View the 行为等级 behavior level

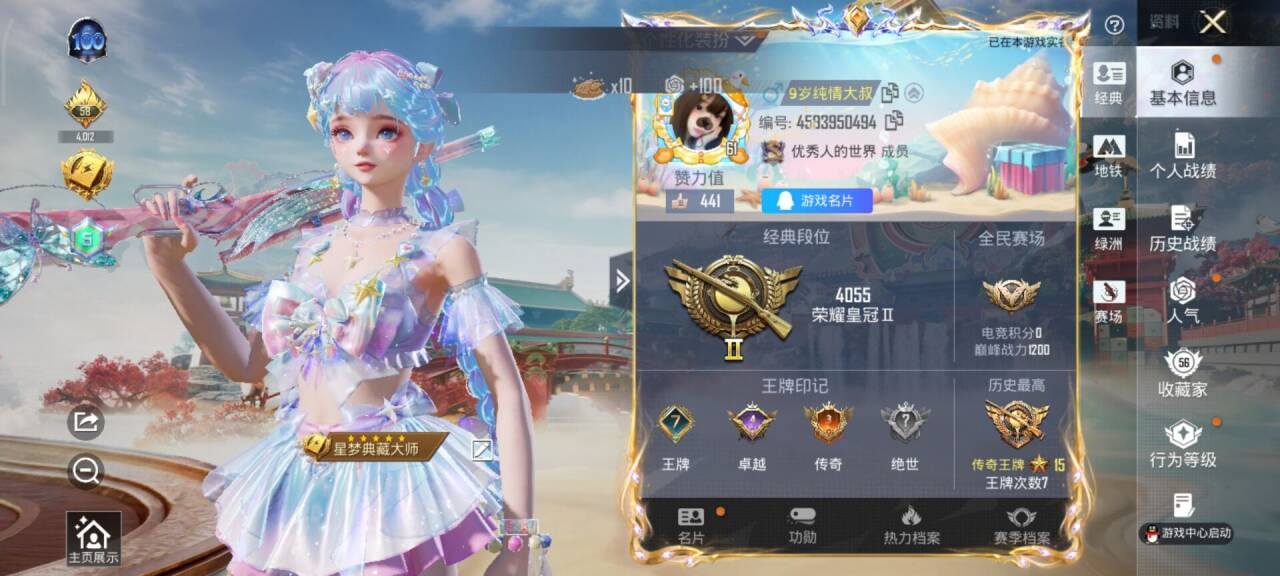tap(1182, 445)
